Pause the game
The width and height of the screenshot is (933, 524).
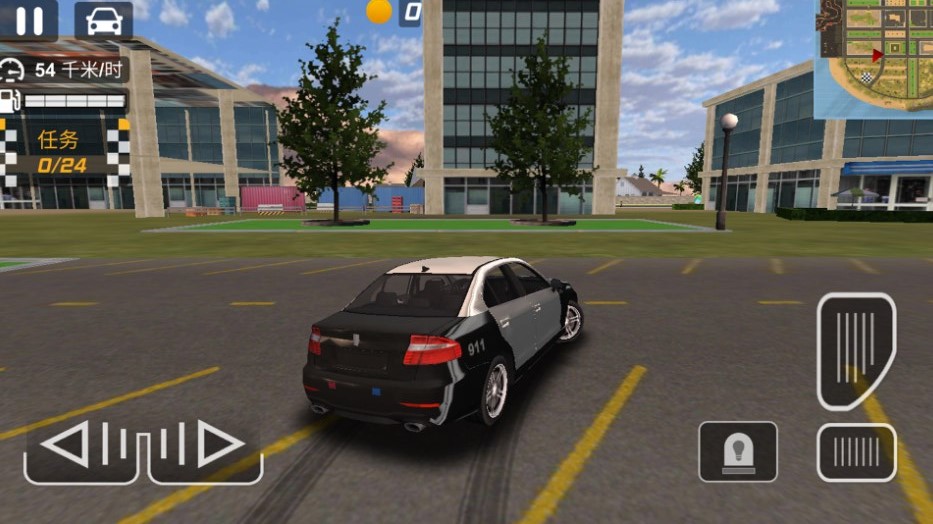coord(29,20)
